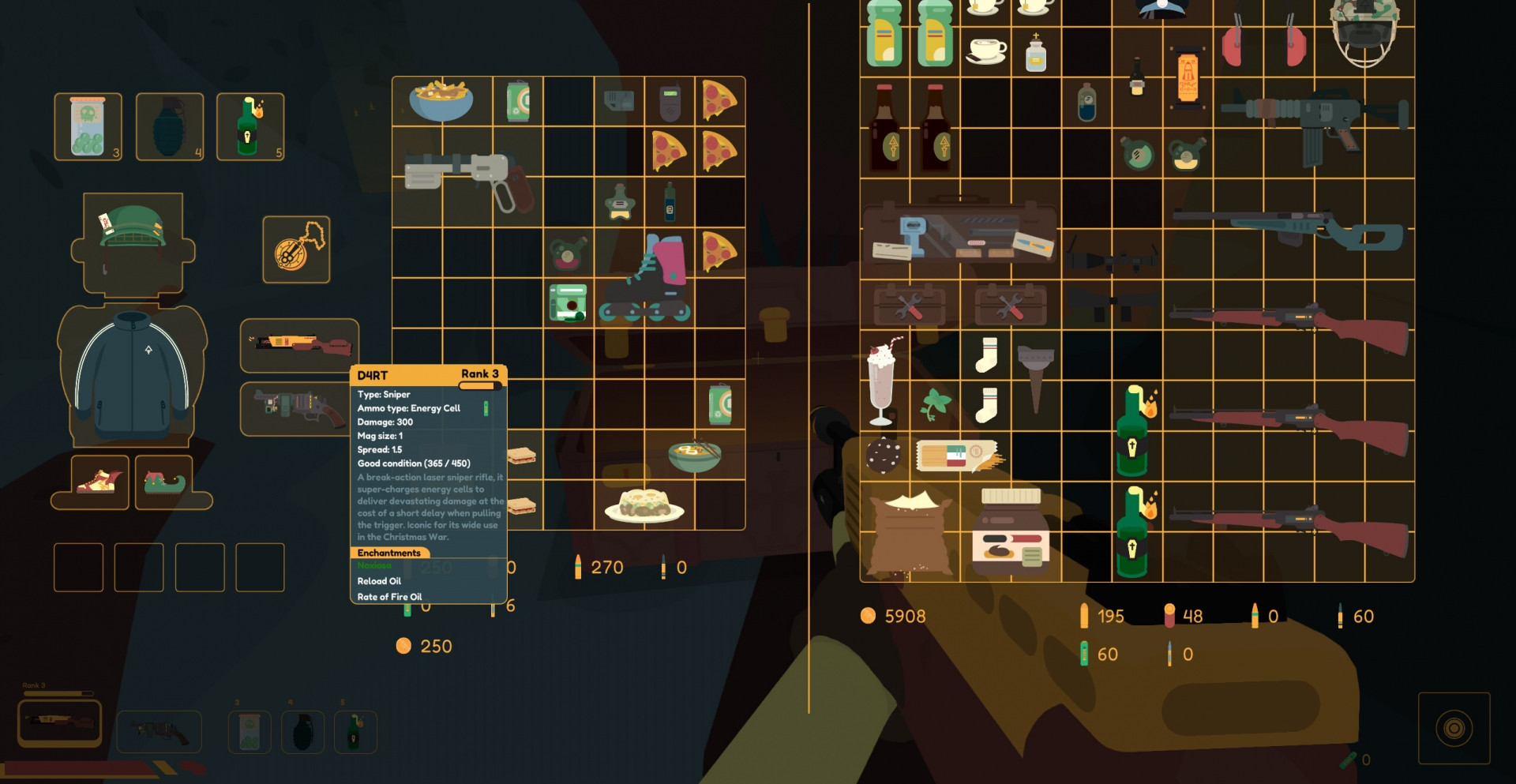The width and height of the screenshot is (1516, 784).
Task: Select the equipped D4RT sniper rifle slot
Action: tap(299, 344)
